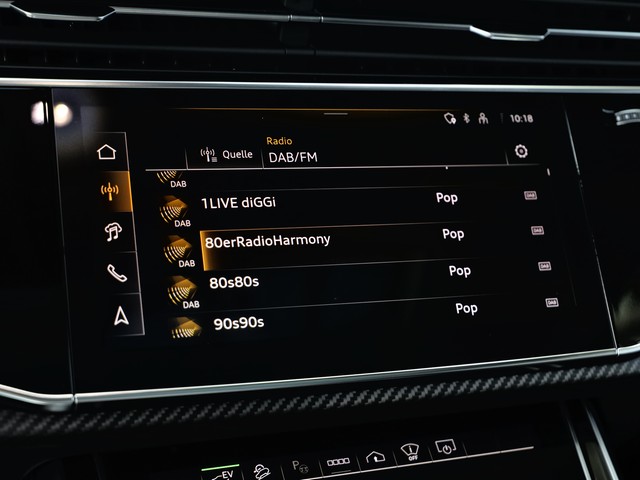The height and width of the screenshot is (480, 640).
Task: Open the media music note icon
Action: 113,232
